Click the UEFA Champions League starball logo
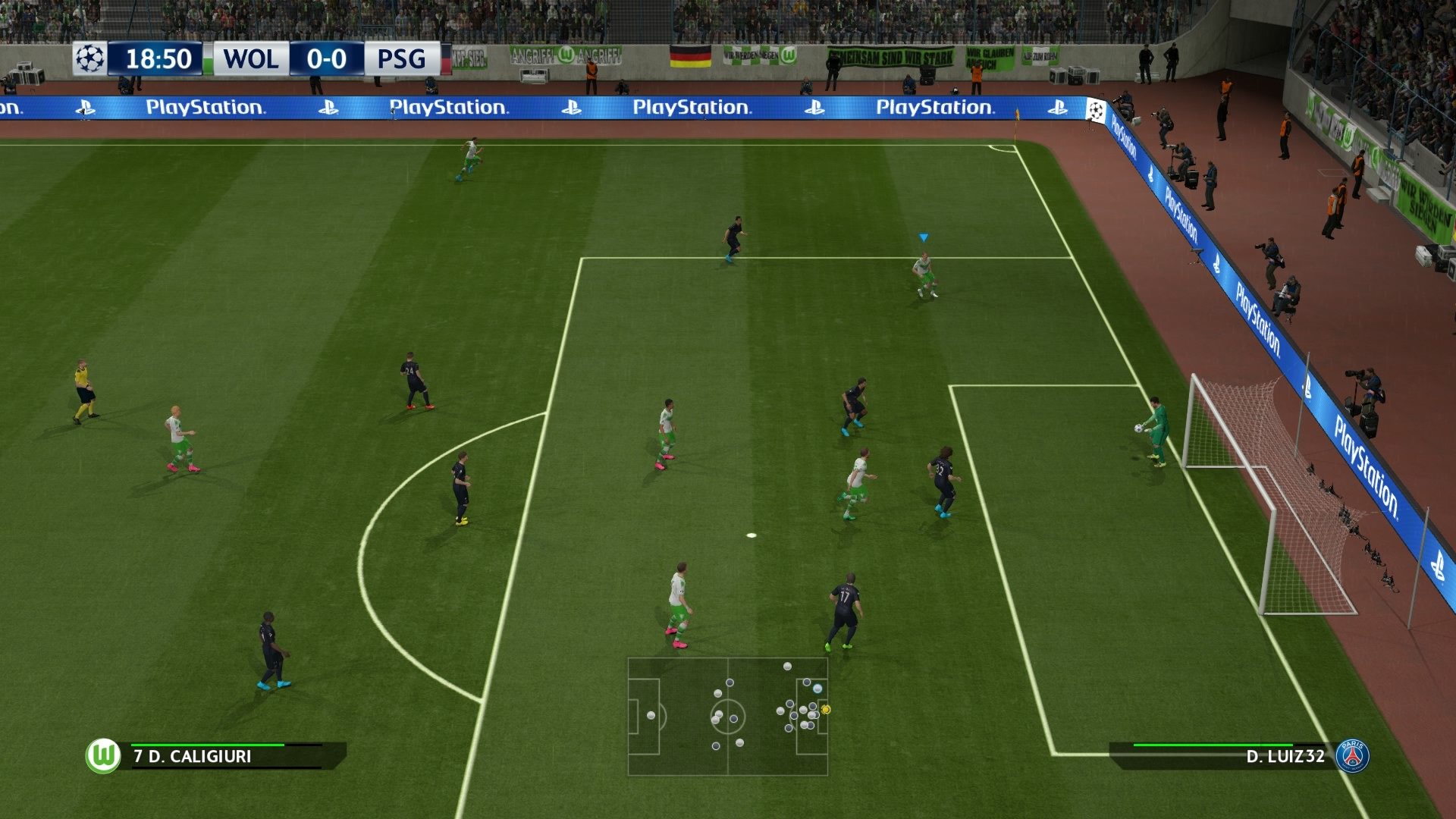Image resolution: width=1456 pixels, height=819 pixels. click(89, 58)
